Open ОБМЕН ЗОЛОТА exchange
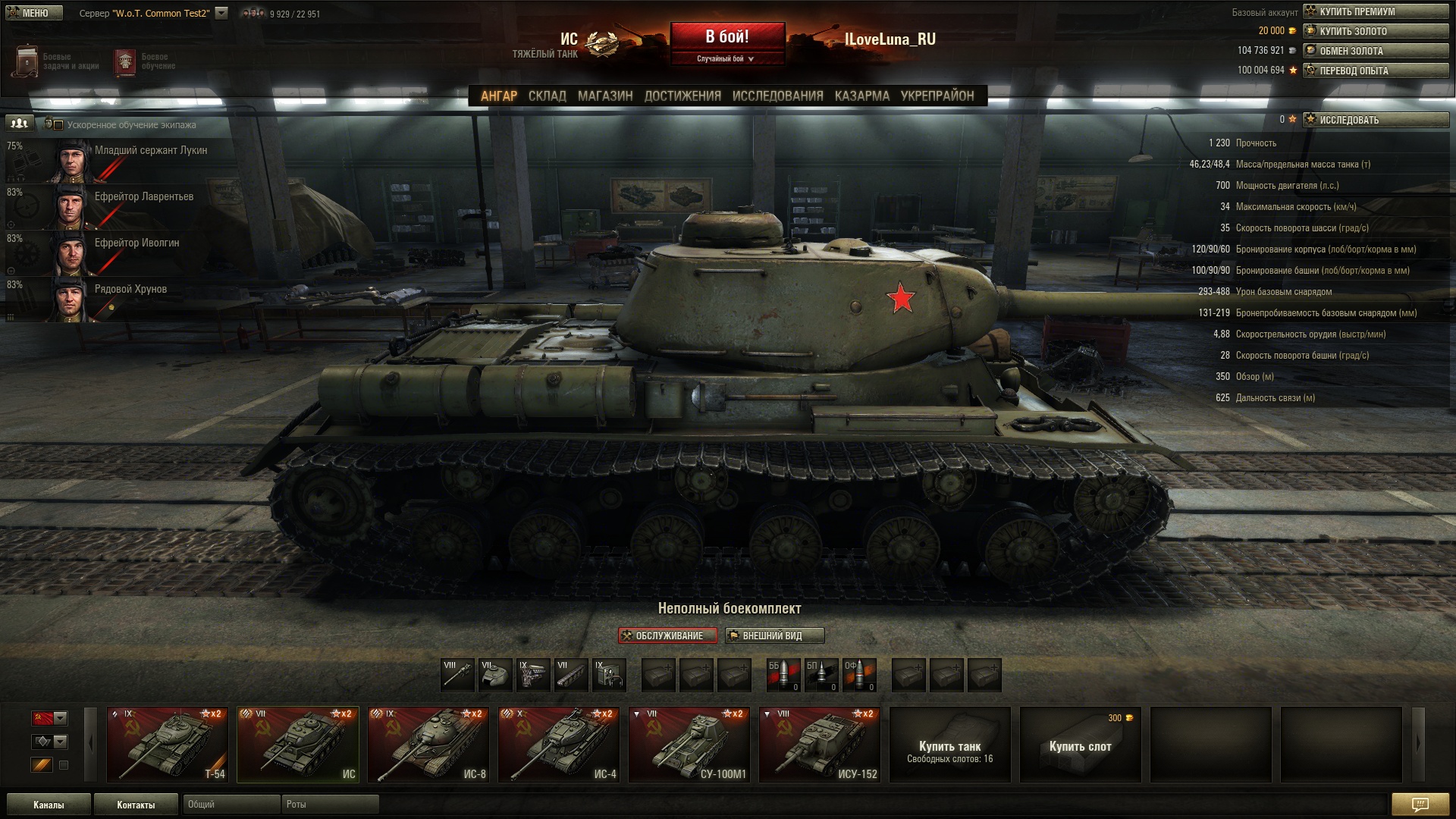The width and height of the screenshot is (1456, 819). pyautogui.click(x=1375, y=51)
